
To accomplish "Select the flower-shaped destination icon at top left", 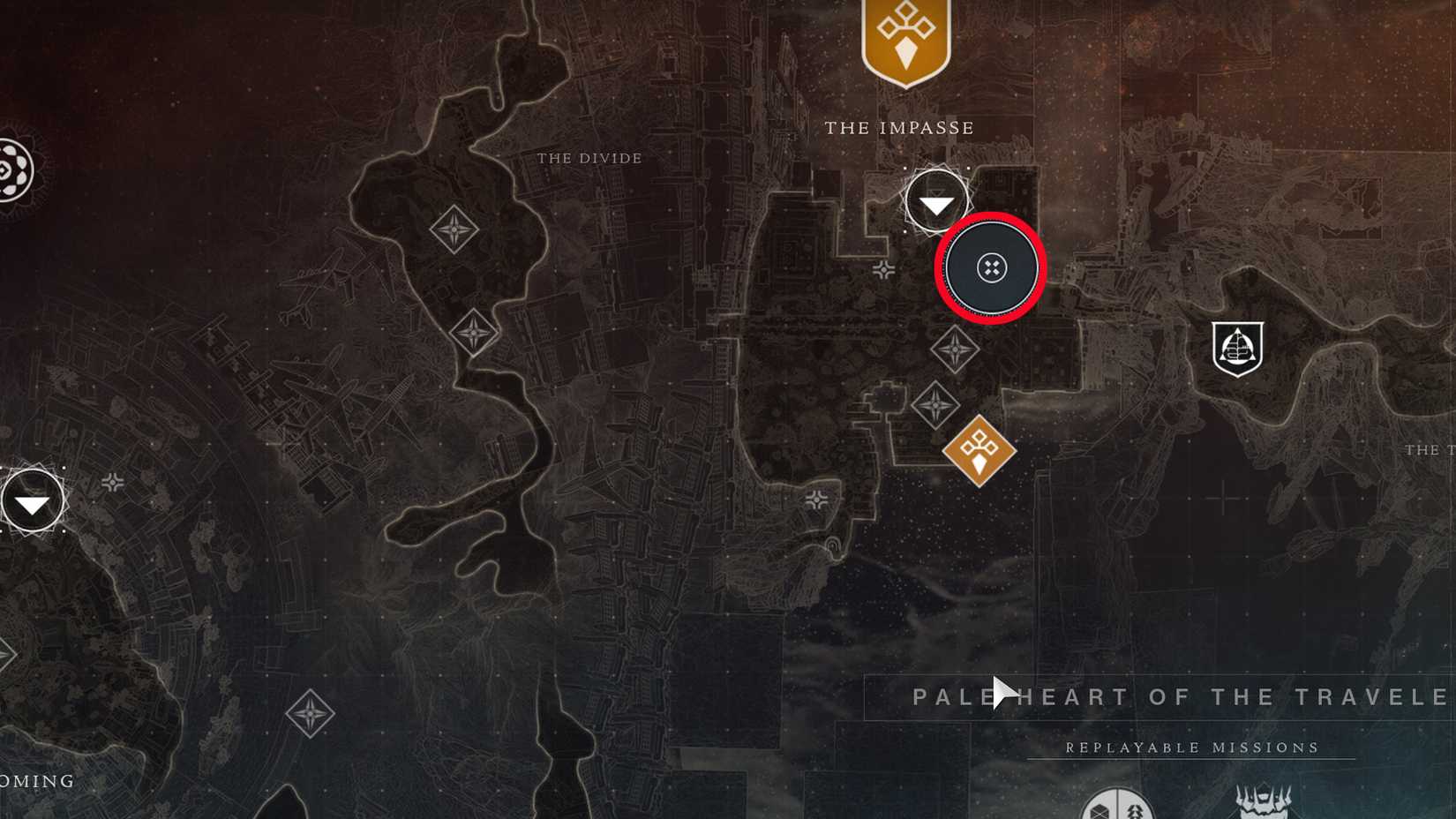I will 9,168.
